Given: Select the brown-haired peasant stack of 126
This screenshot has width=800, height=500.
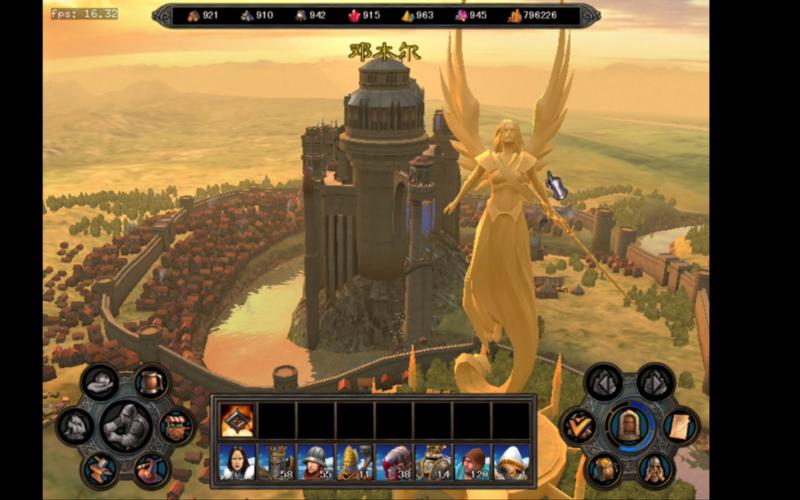Looking at the screenshot, I should (471, 461).
